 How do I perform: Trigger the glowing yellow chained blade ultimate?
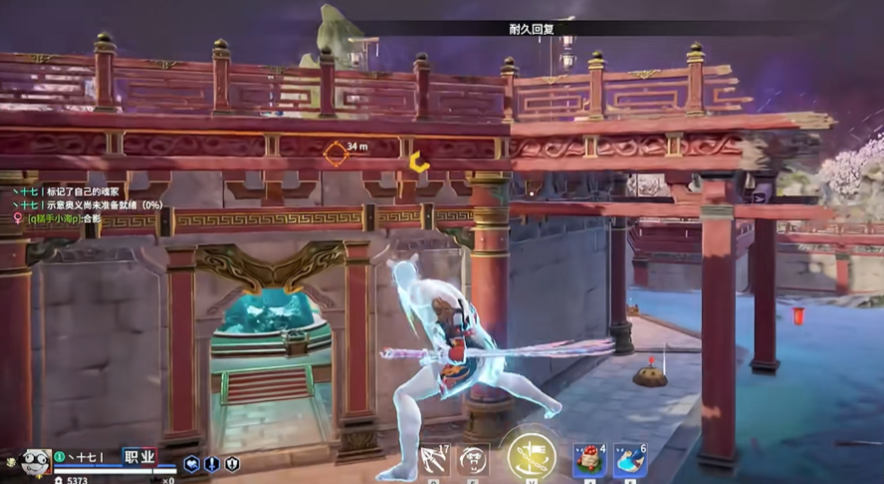click(x=531, y=456)
